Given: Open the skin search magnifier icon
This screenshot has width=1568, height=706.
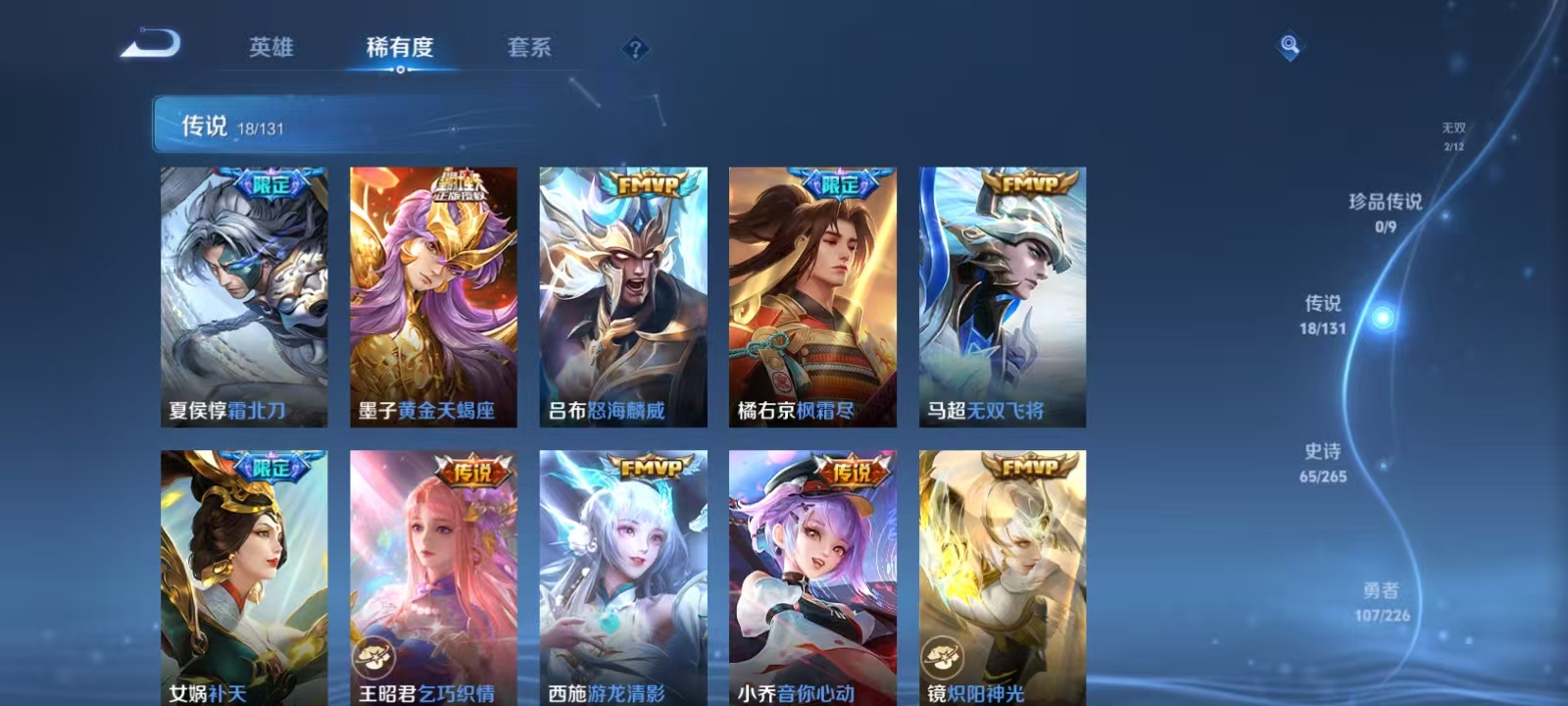Looking at the screenshot, I should click(x=1290, y=43).
